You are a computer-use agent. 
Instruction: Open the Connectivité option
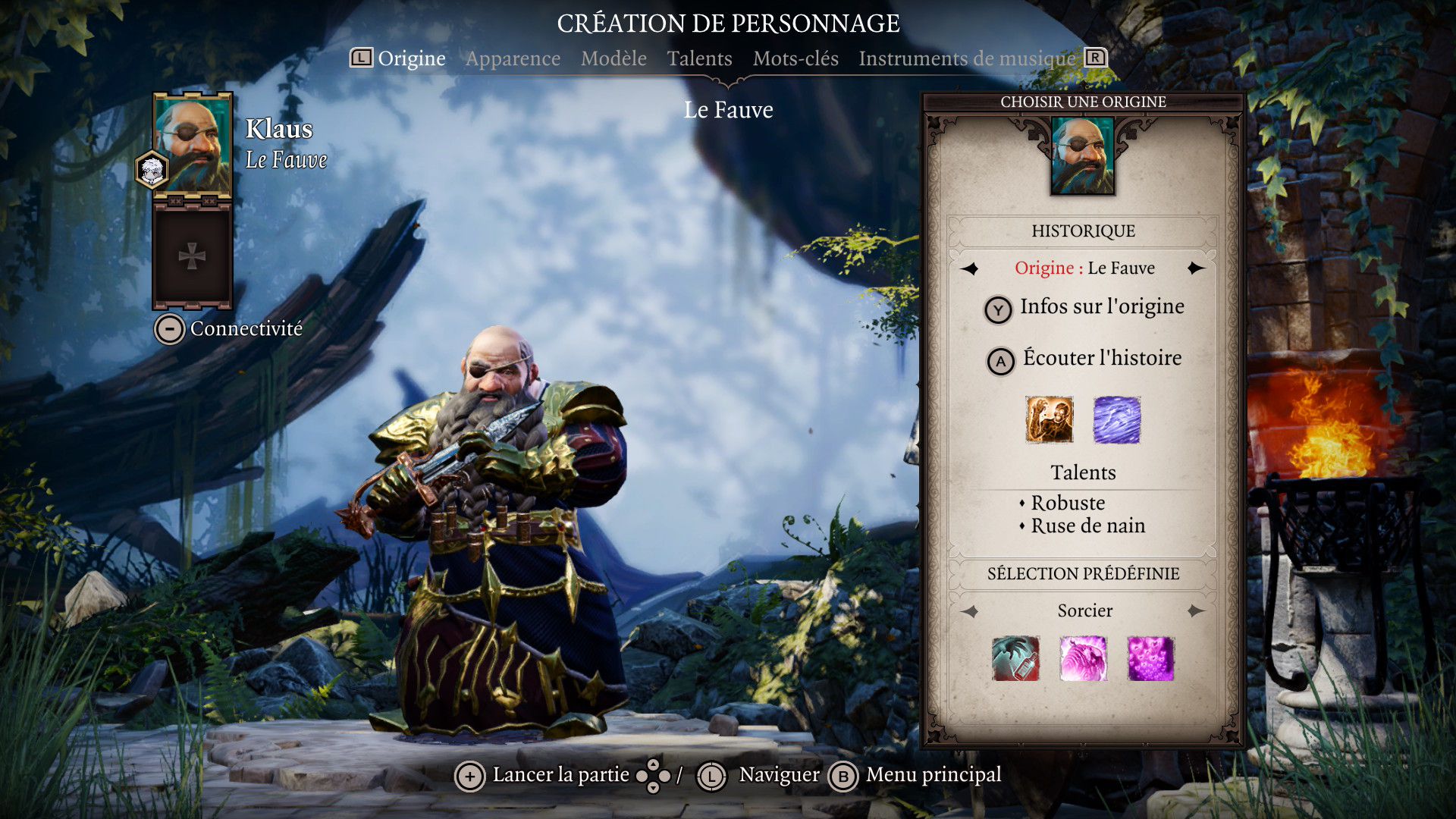click(x=229, y=329)
